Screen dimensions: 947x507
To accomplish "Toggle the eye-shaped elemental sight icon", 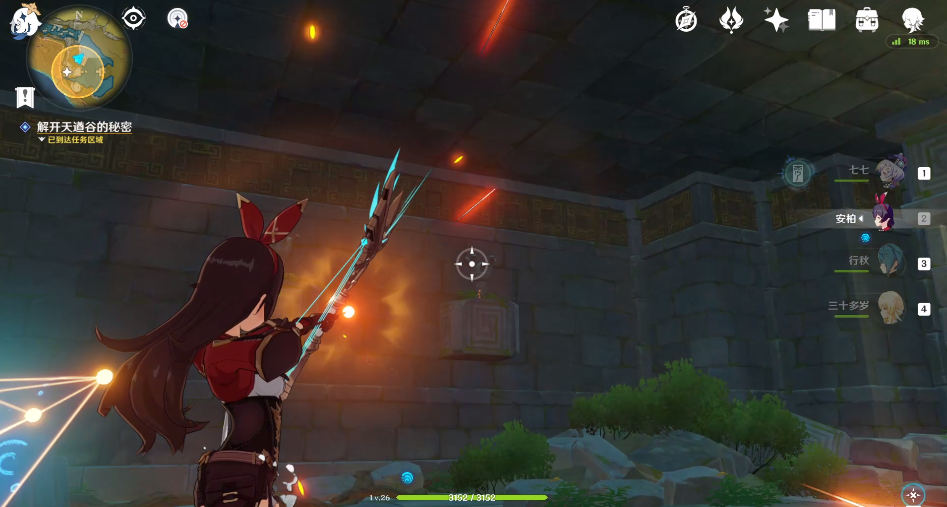I will (133, 17).
